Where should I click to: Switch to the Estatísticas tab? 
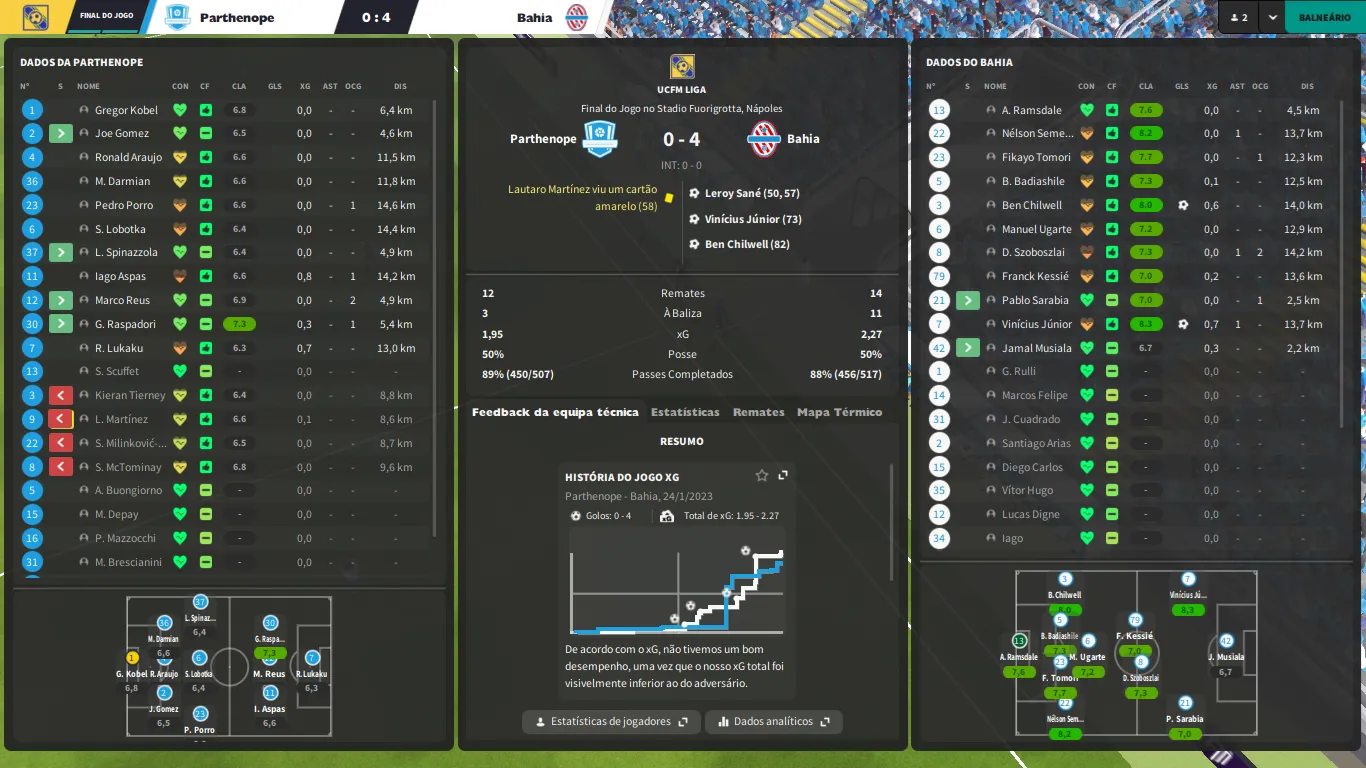click(x=685, y=412)
